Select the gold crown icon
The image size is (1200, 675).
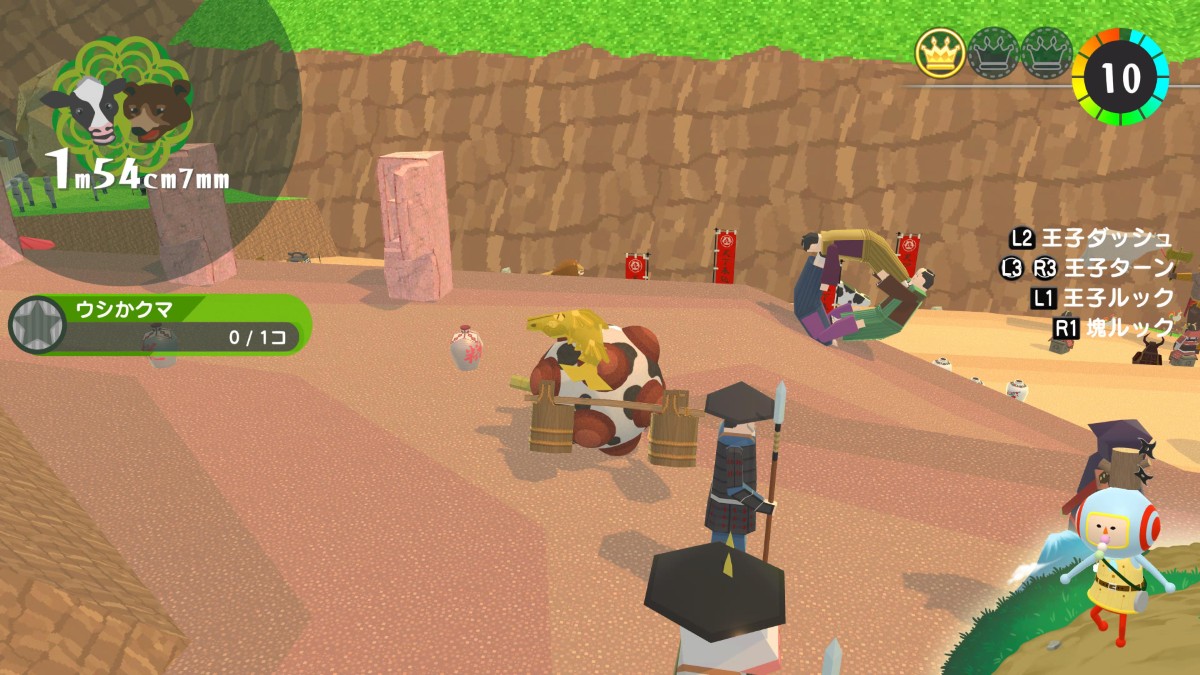(x=940, y=54)
